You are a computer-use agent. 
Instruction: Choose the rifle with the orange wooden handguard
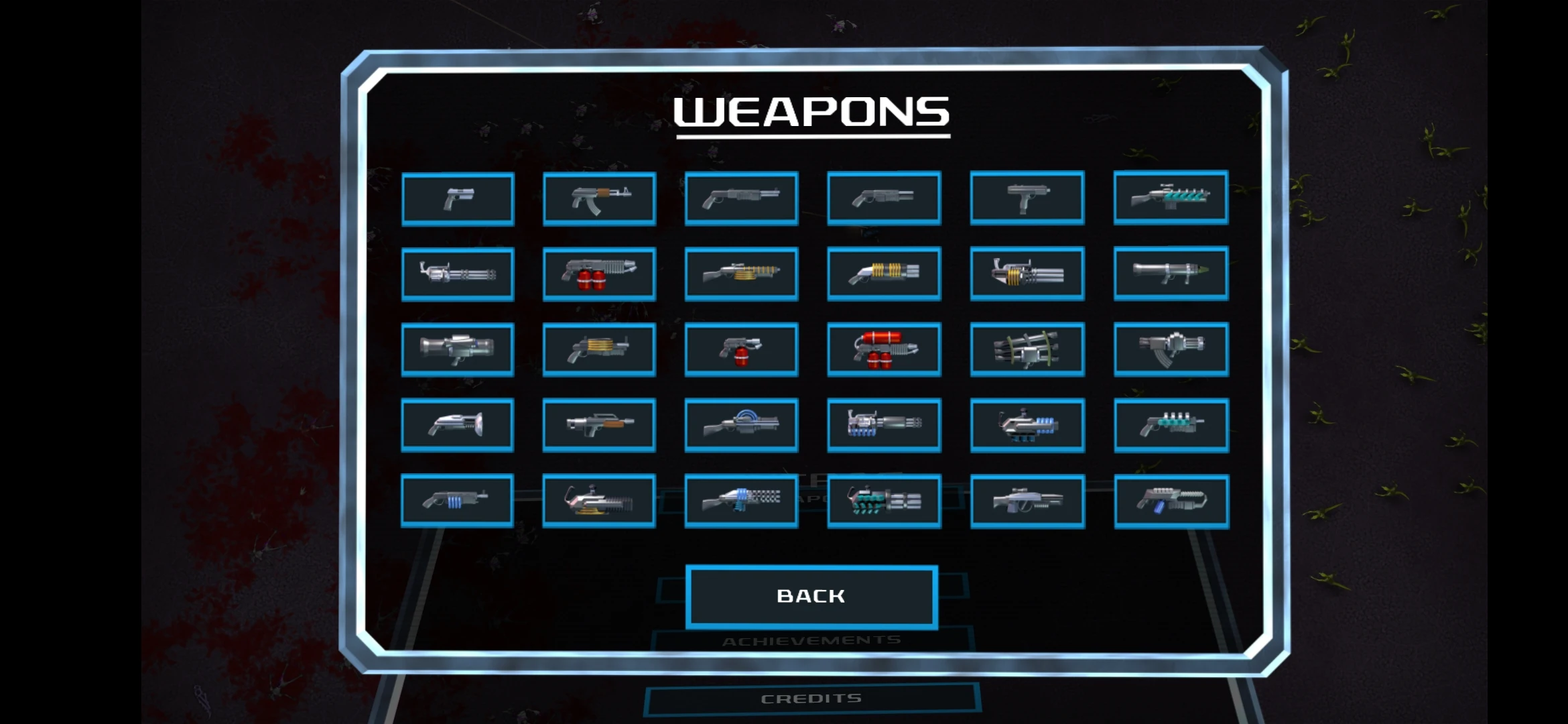(x=599, y=425)
